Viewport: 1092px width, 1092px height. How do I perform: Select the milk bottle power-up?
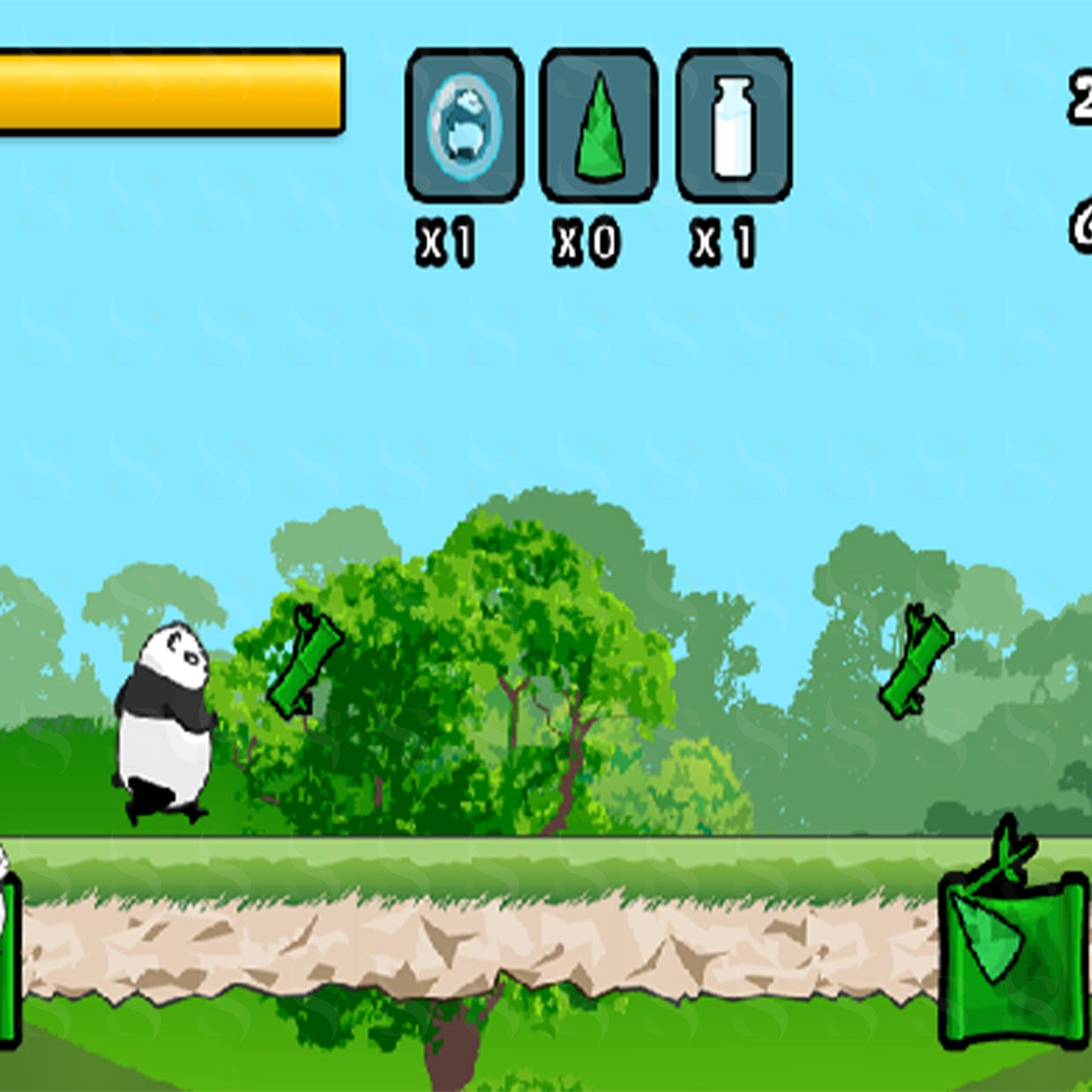pyautogui.click(x=734, y=125)
